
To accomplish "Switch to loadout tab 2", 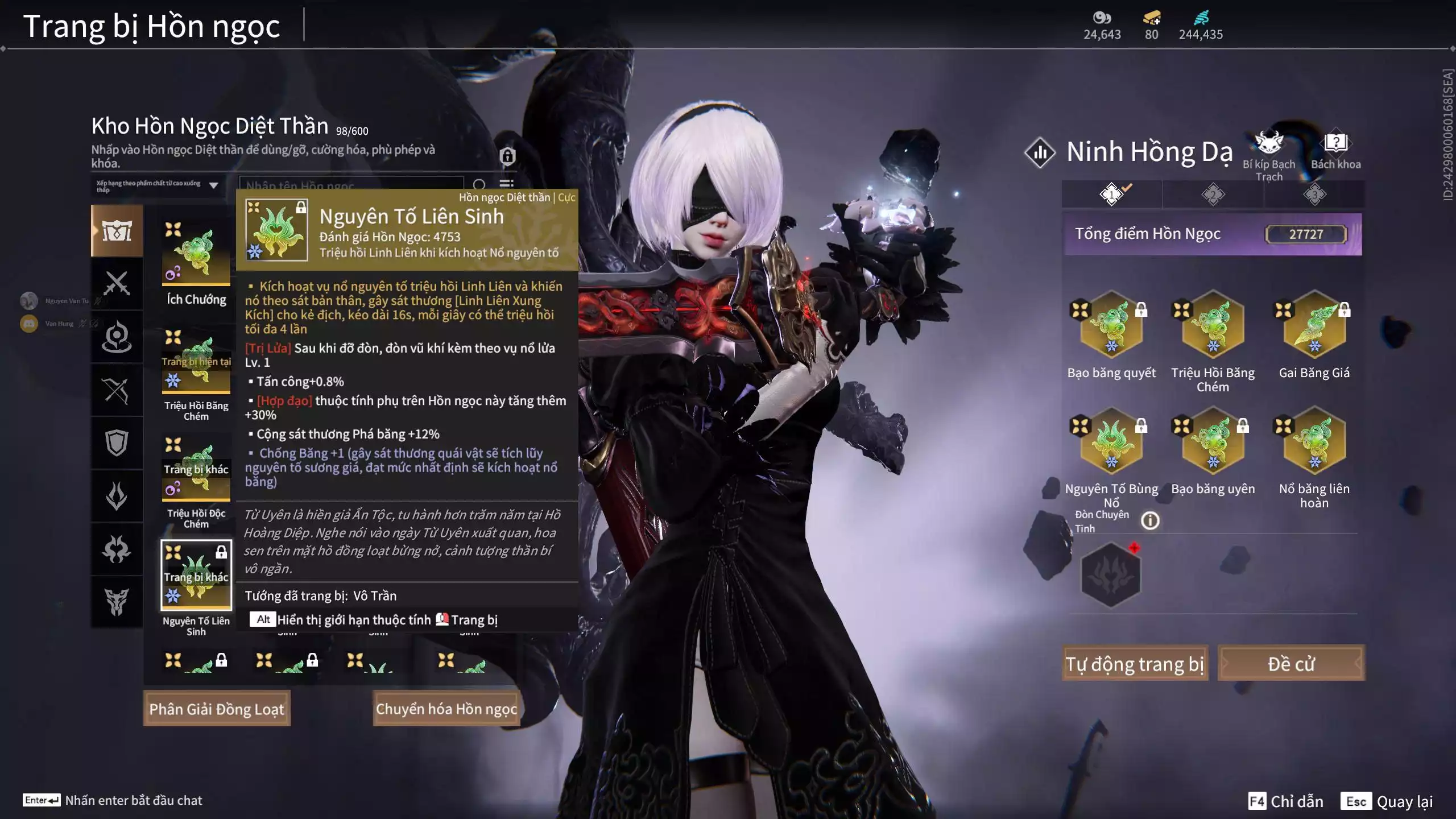I will [1213, 195].
